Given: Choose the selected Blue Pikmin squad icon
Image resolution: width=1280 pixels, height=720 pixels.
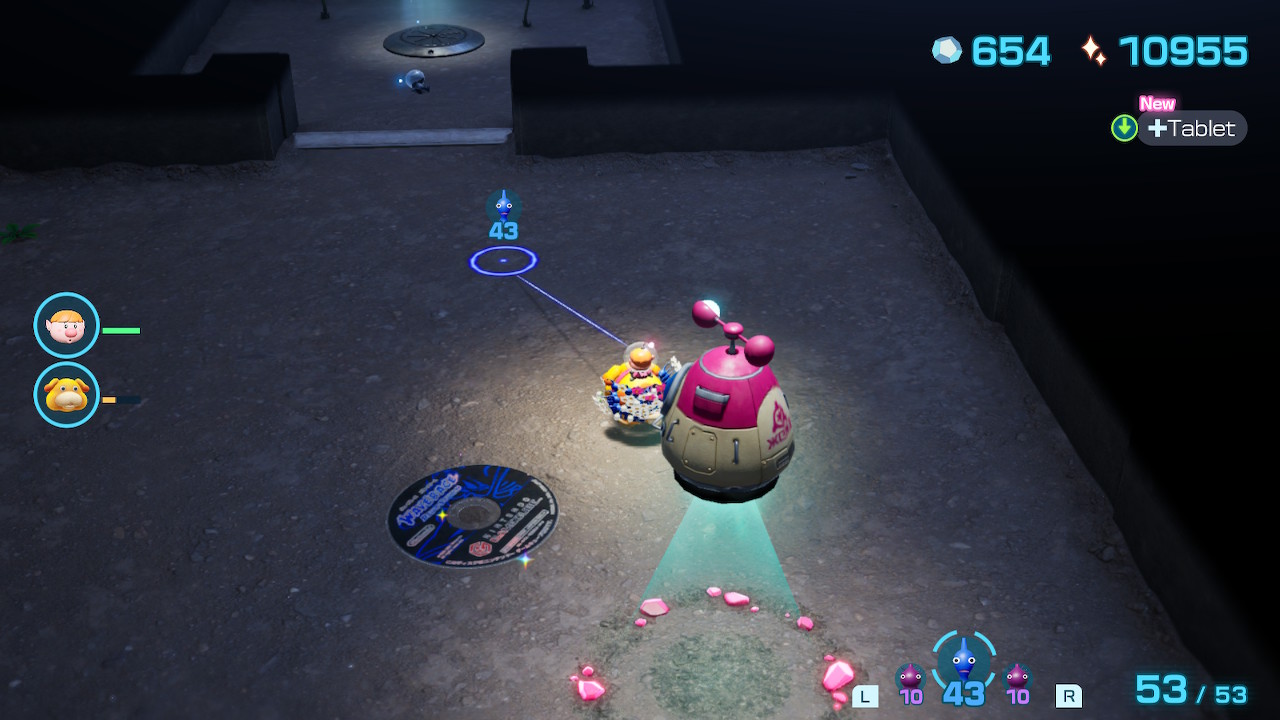Looking at the screenshot, I should pyautogui.click(x=963, y=661).
